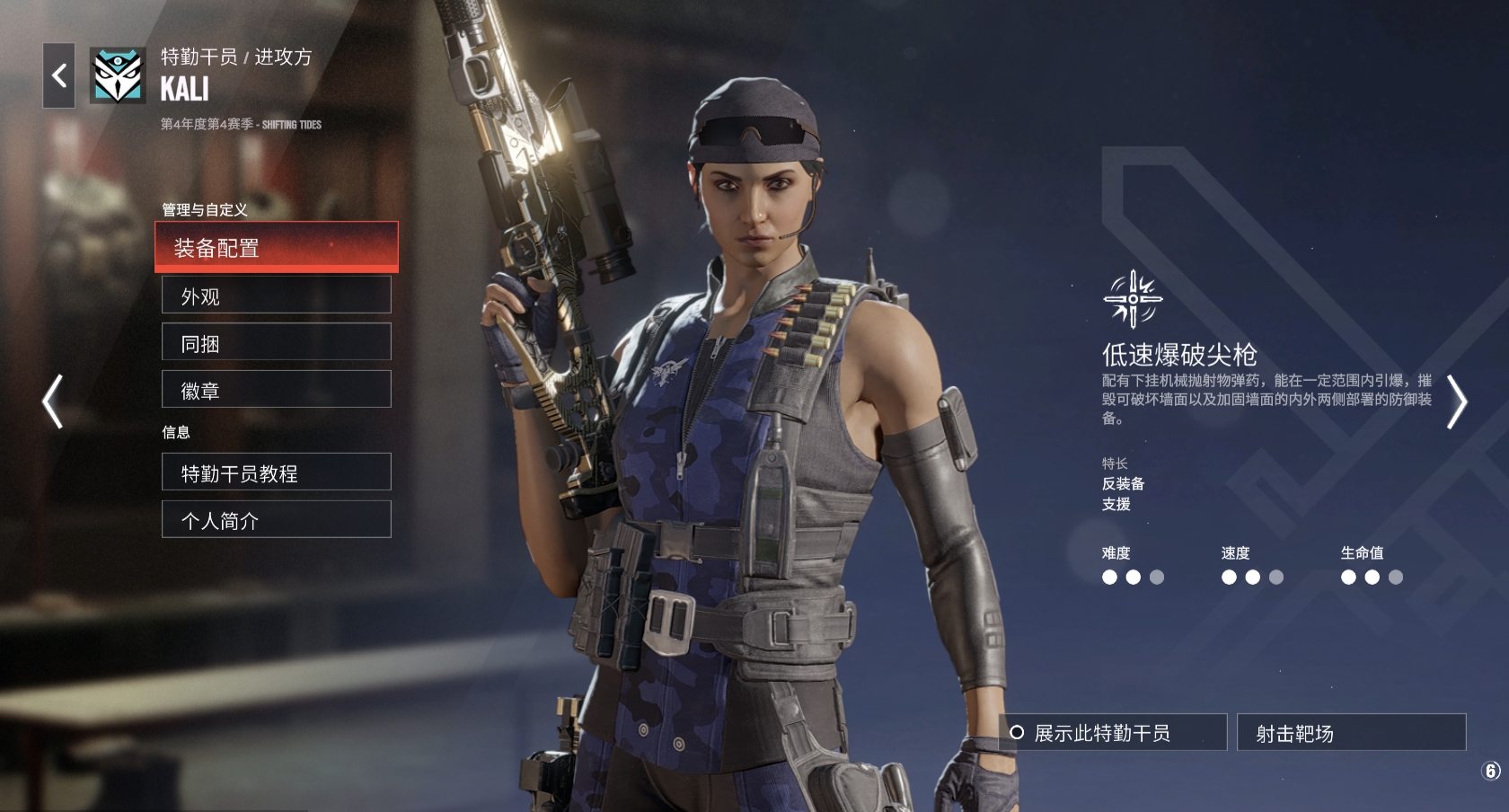This screenshot has width=1509, height=812.
Task: Open the 特勤干员教程 operator tutorial
Action: coord(276,472)
